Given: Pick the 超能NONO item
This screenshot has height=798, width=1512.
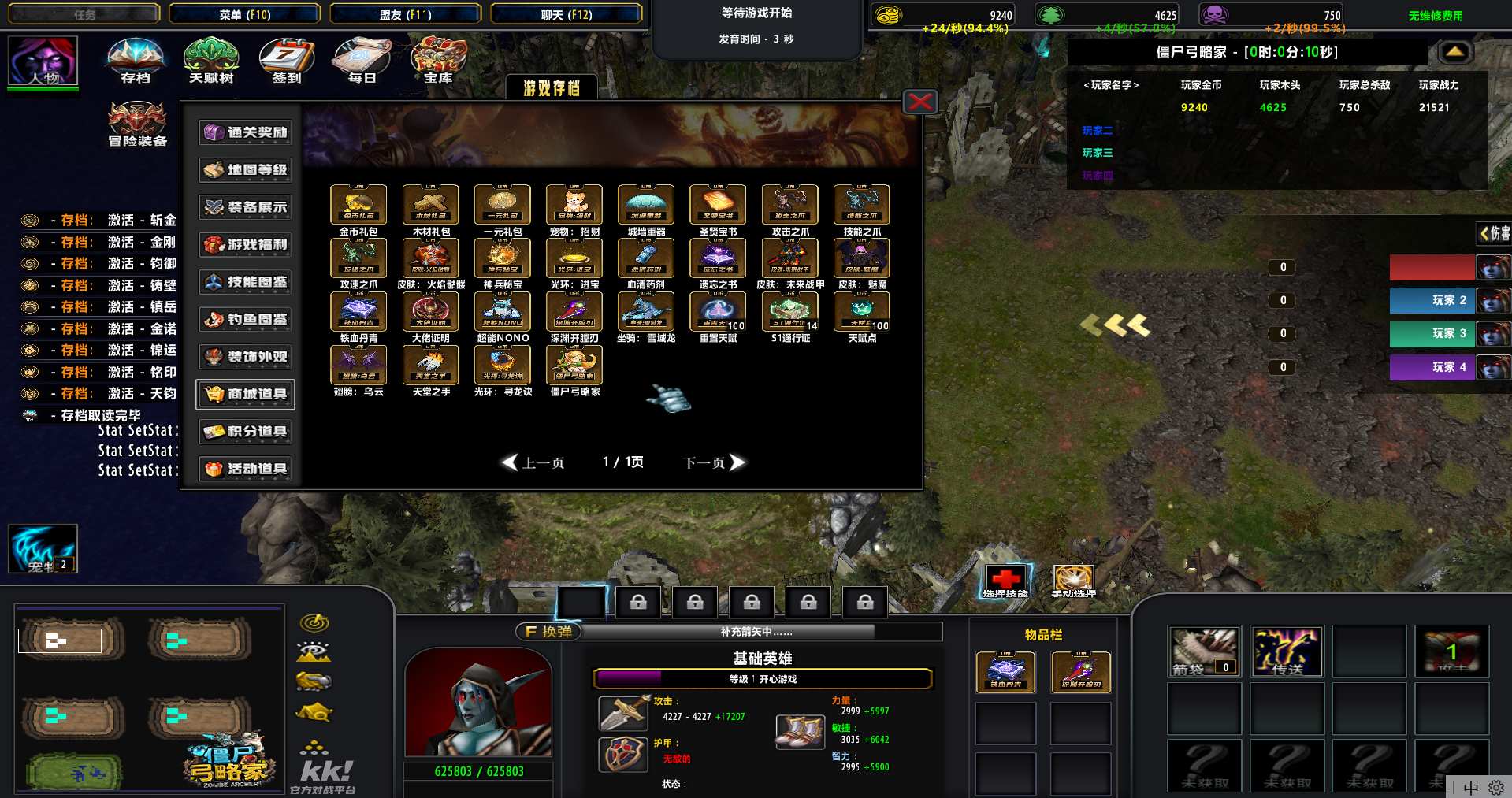Looking at the screenshot, I should (x=503, y=312).
